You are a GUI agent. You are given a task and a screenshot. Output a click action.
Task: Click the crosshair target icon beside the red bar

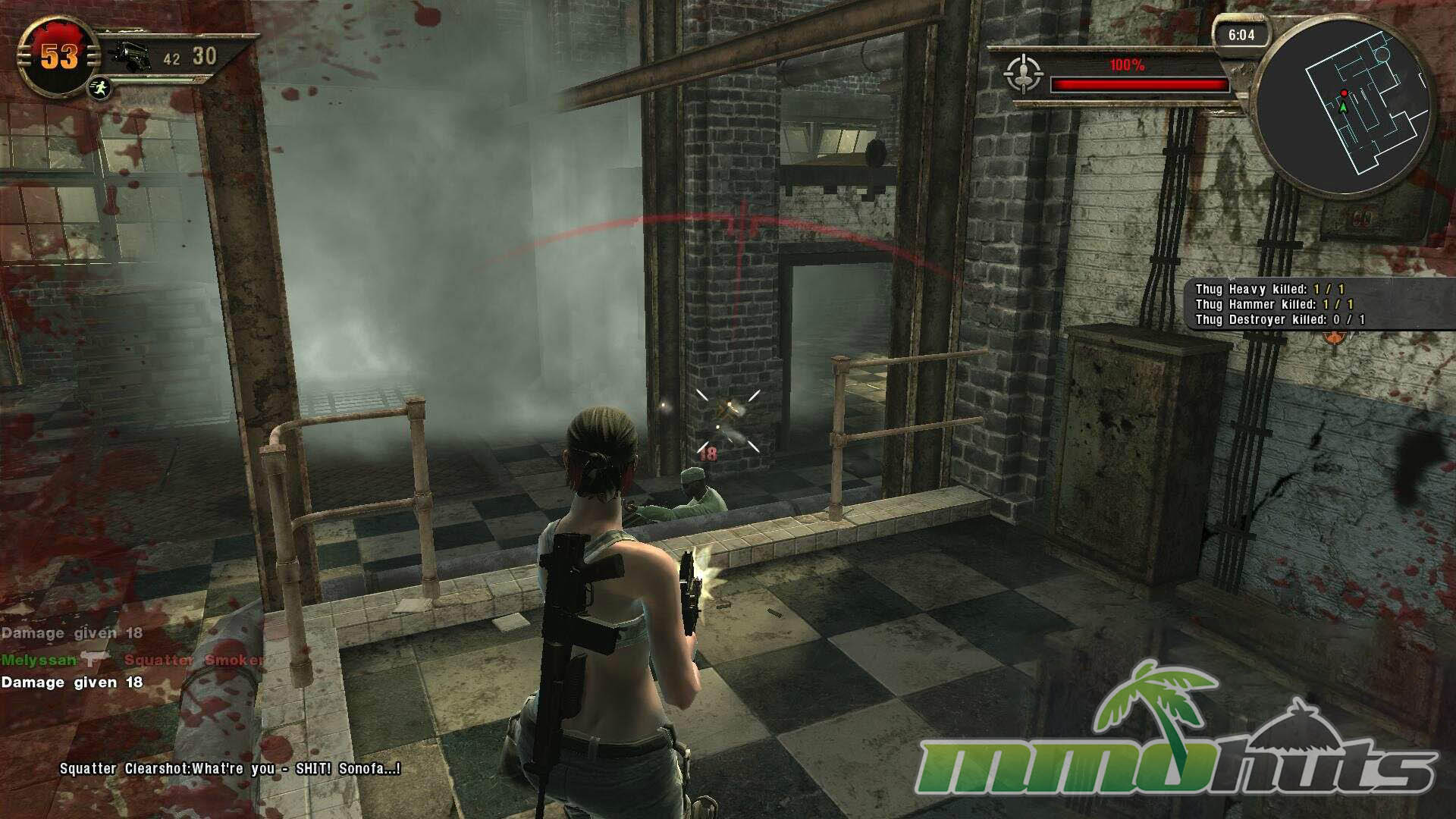click(1023, 74)
